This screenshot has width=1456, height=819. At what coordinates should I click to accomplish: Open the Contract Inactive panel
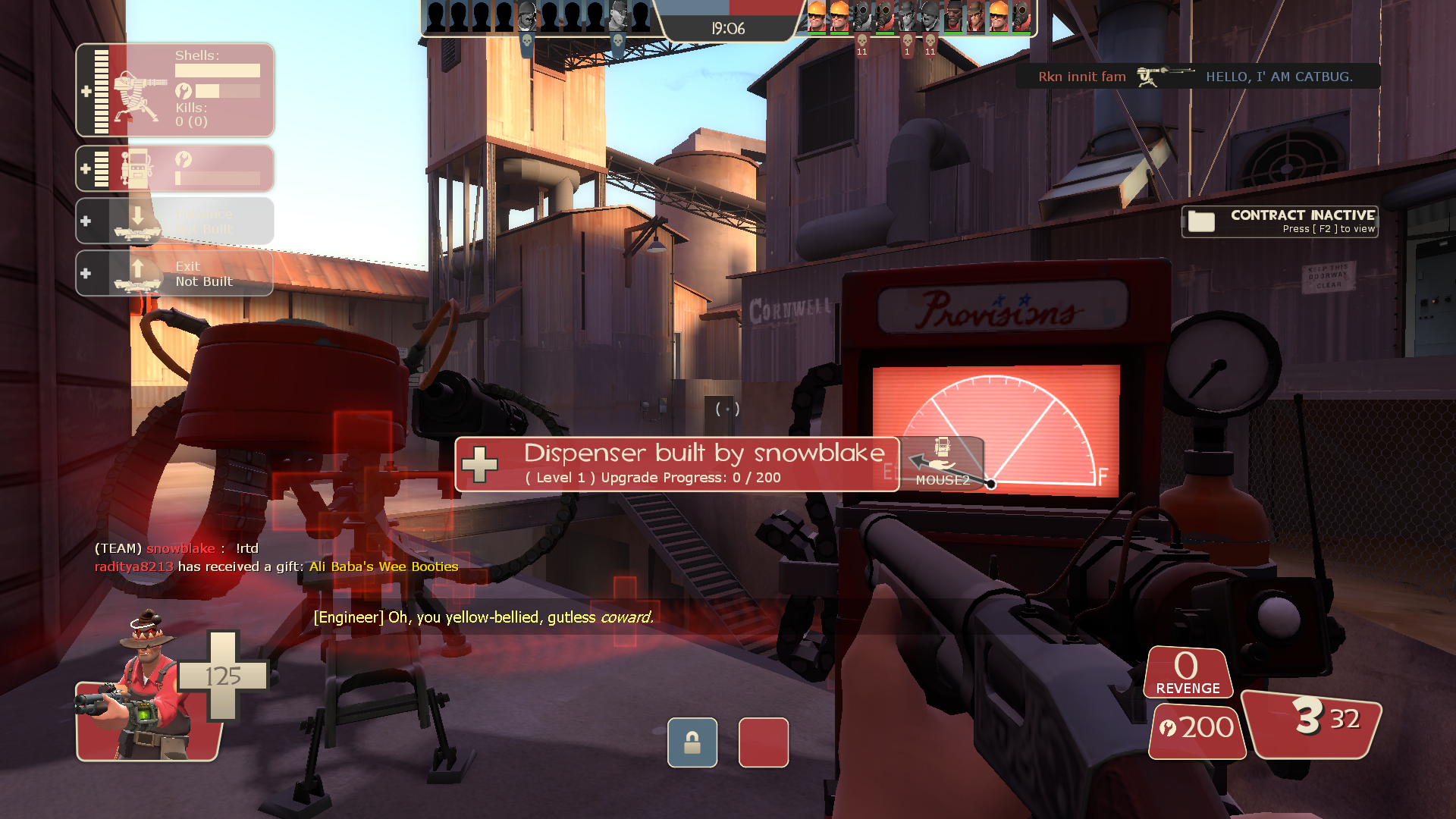pos(1279,221)
